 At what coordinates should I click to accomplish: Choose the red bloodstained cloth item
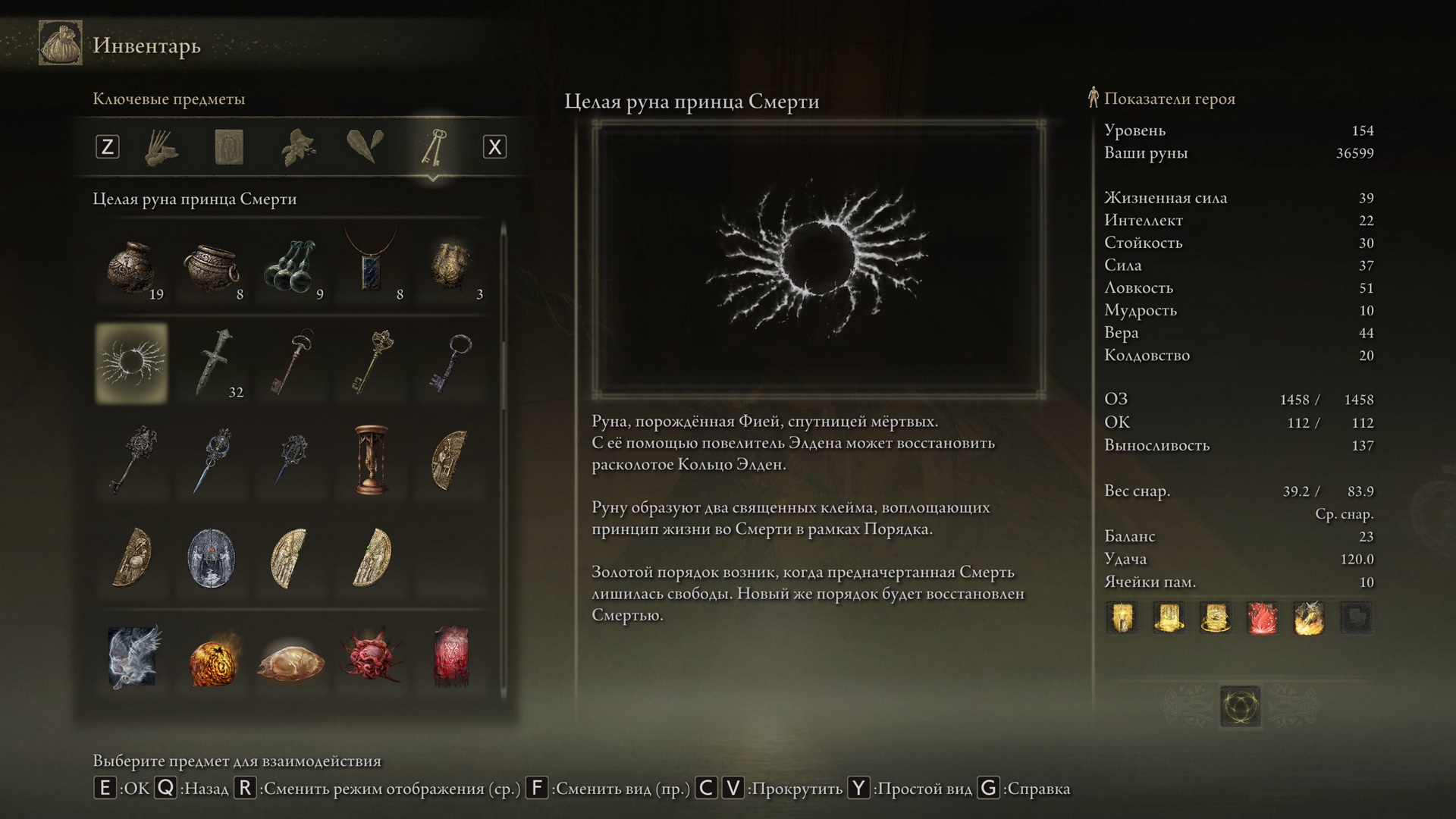451,657
